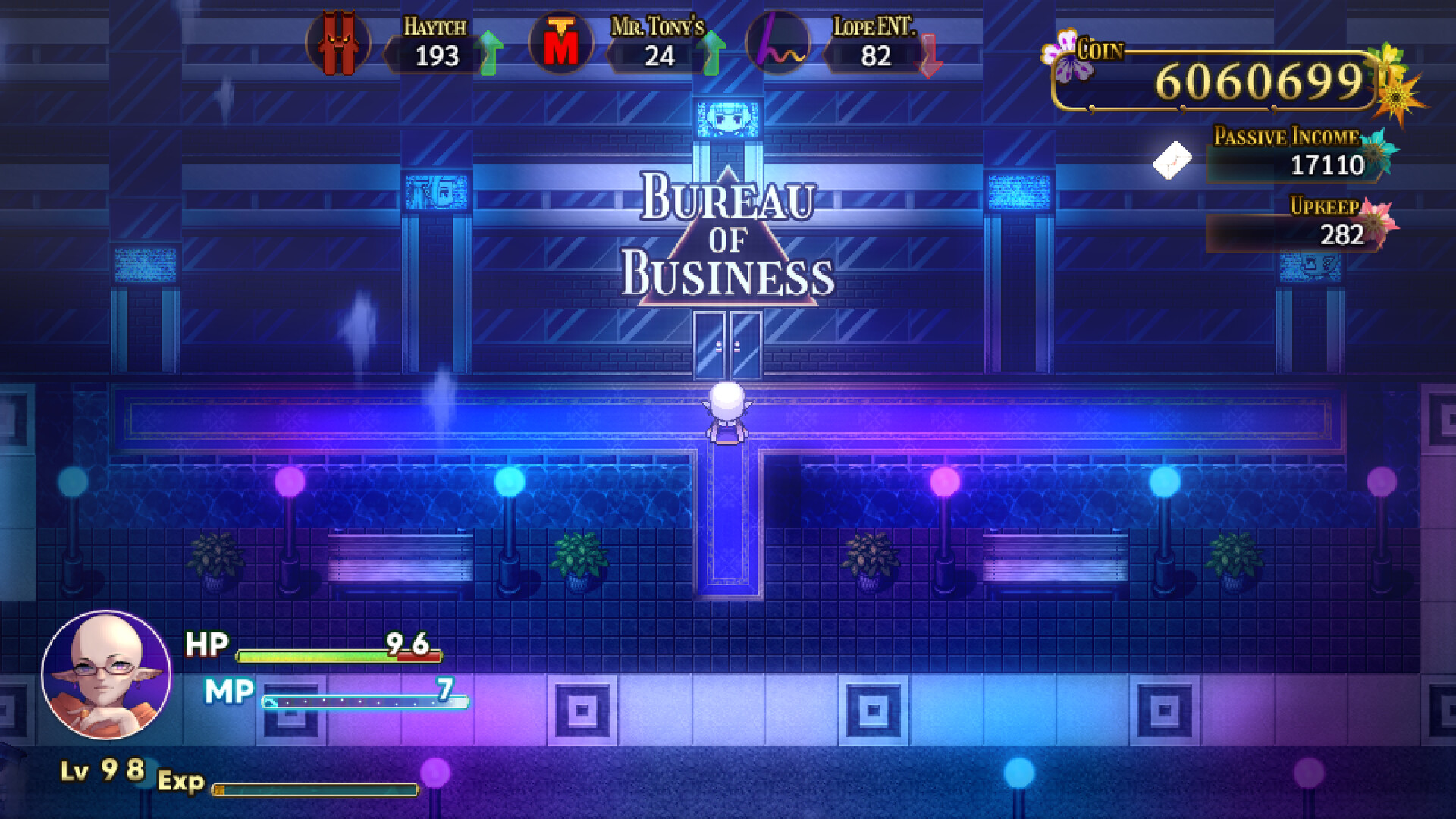Select the Passive Income envelope icon
This screenshot has width=1456, height=819.
click(1172, 159)
